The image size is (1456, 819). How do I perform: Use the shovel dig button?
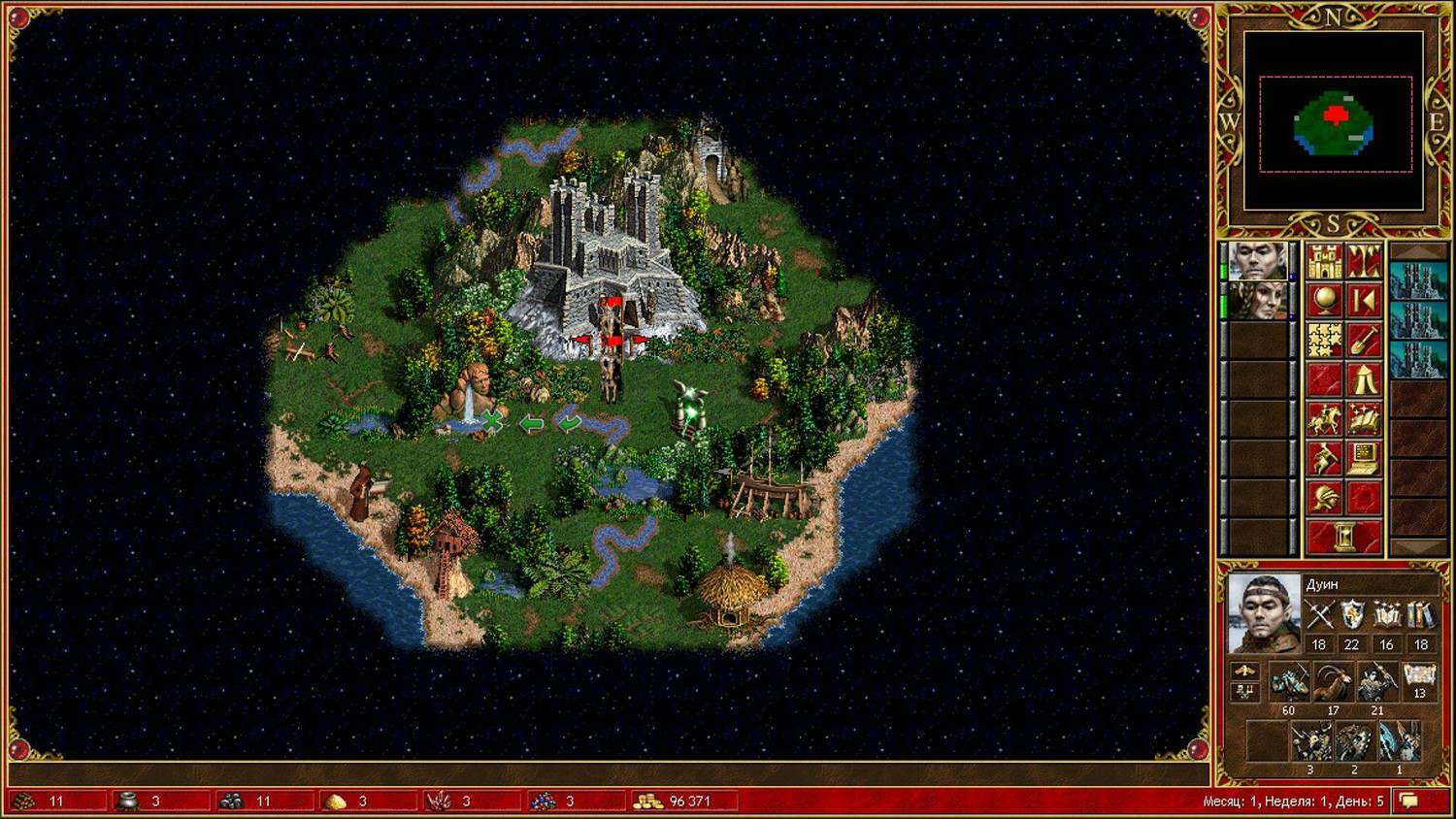click(x=1364, y=340)
